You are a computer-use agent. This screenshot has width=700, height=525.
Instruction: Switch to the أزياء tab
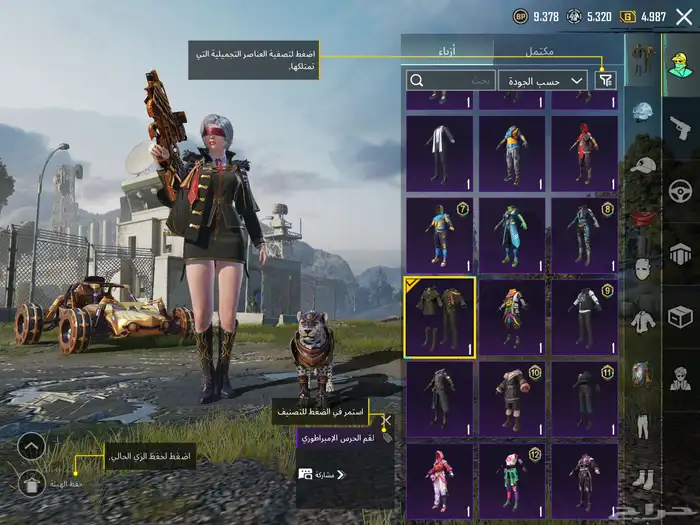(447, 50)
